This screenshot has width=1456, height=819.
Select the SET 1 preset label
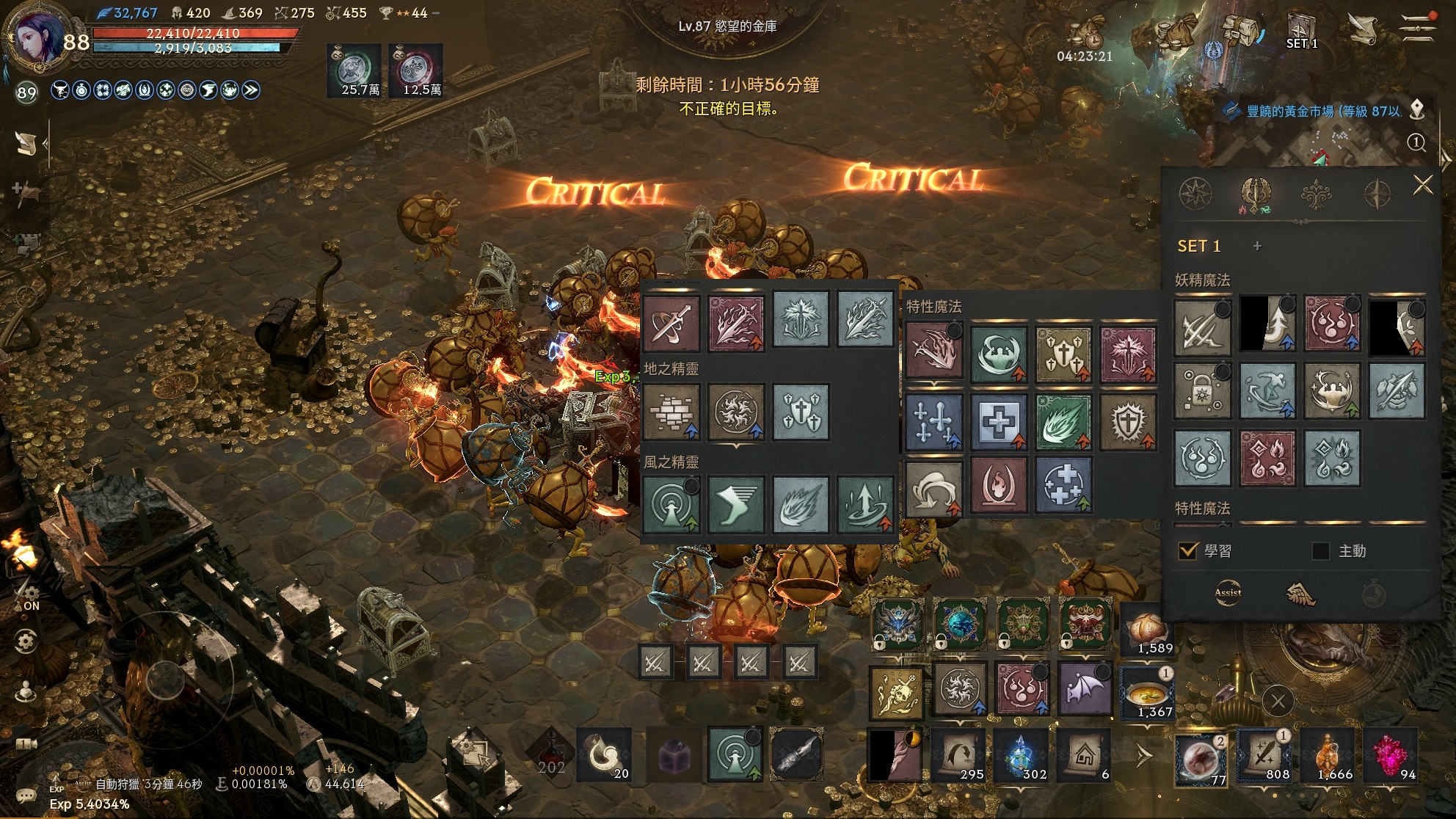(x=1198, y=246)
